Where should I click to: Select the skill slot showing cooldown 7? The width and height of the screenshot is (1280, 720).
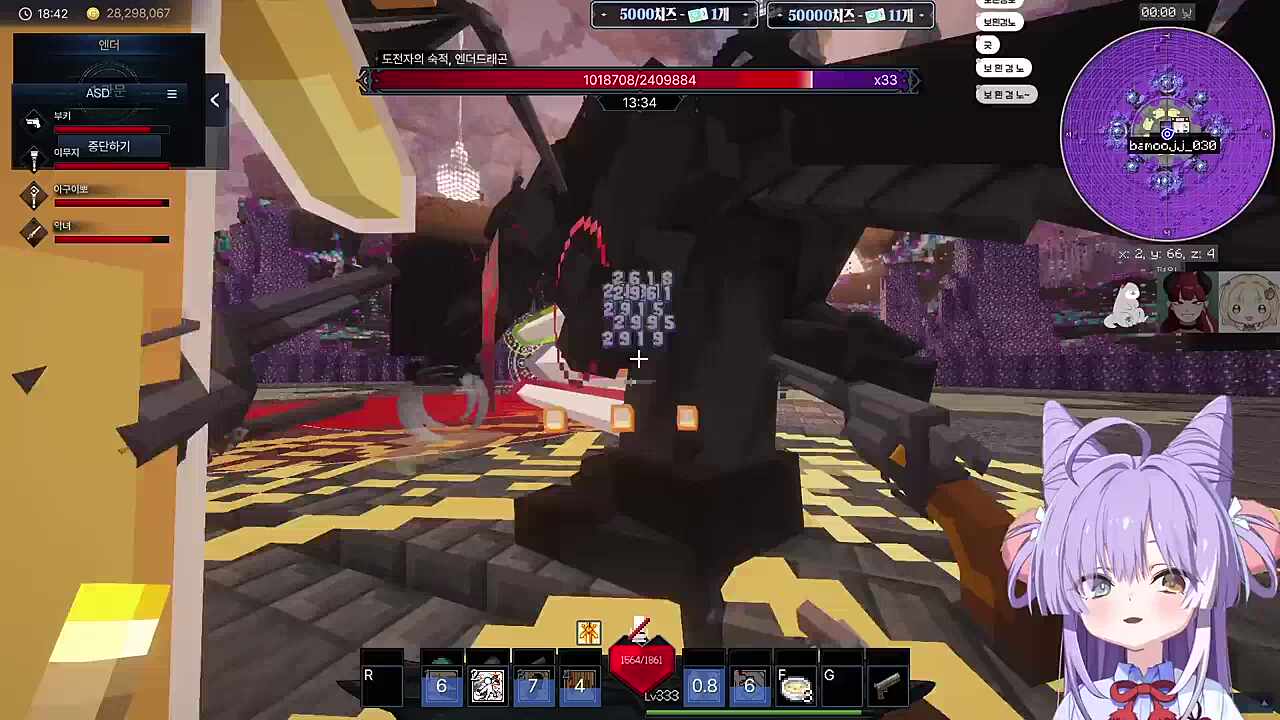tap(533, 685)
